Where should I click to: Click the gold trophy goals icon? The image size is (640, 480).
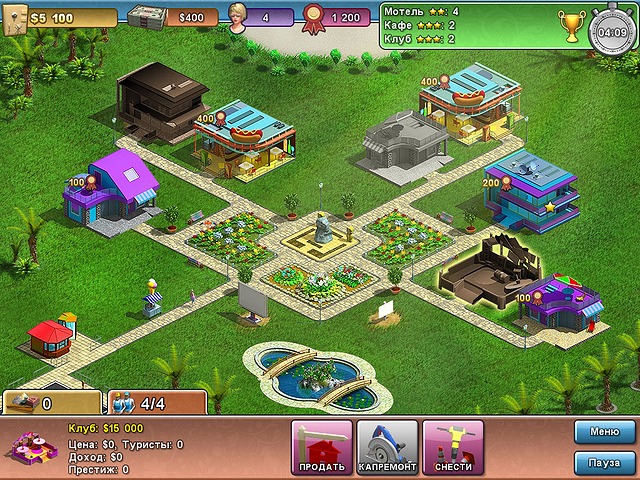[x=571, y=24]
